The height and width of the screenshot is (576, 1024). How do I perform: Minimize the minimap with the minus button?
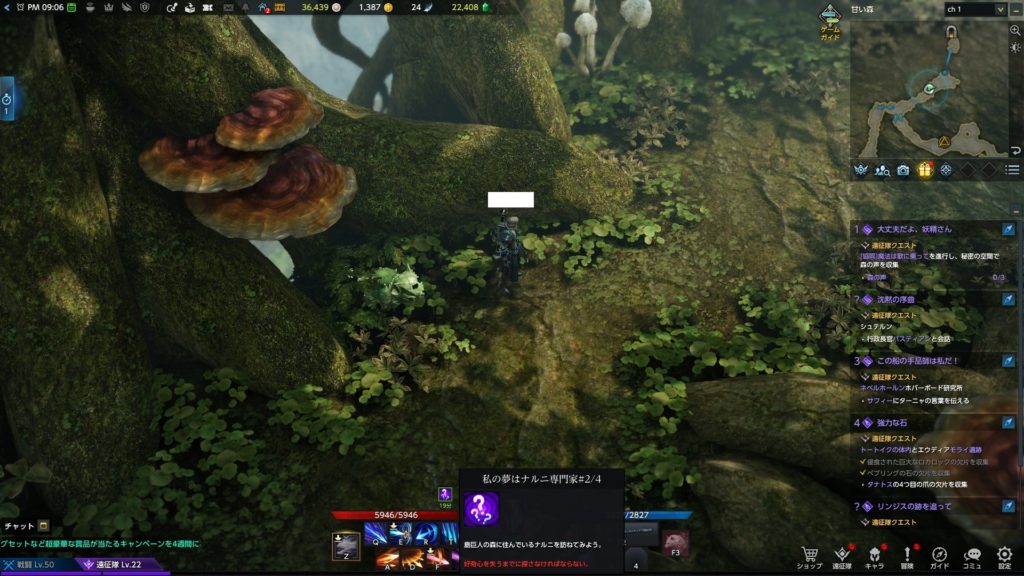pos(1015,9)
